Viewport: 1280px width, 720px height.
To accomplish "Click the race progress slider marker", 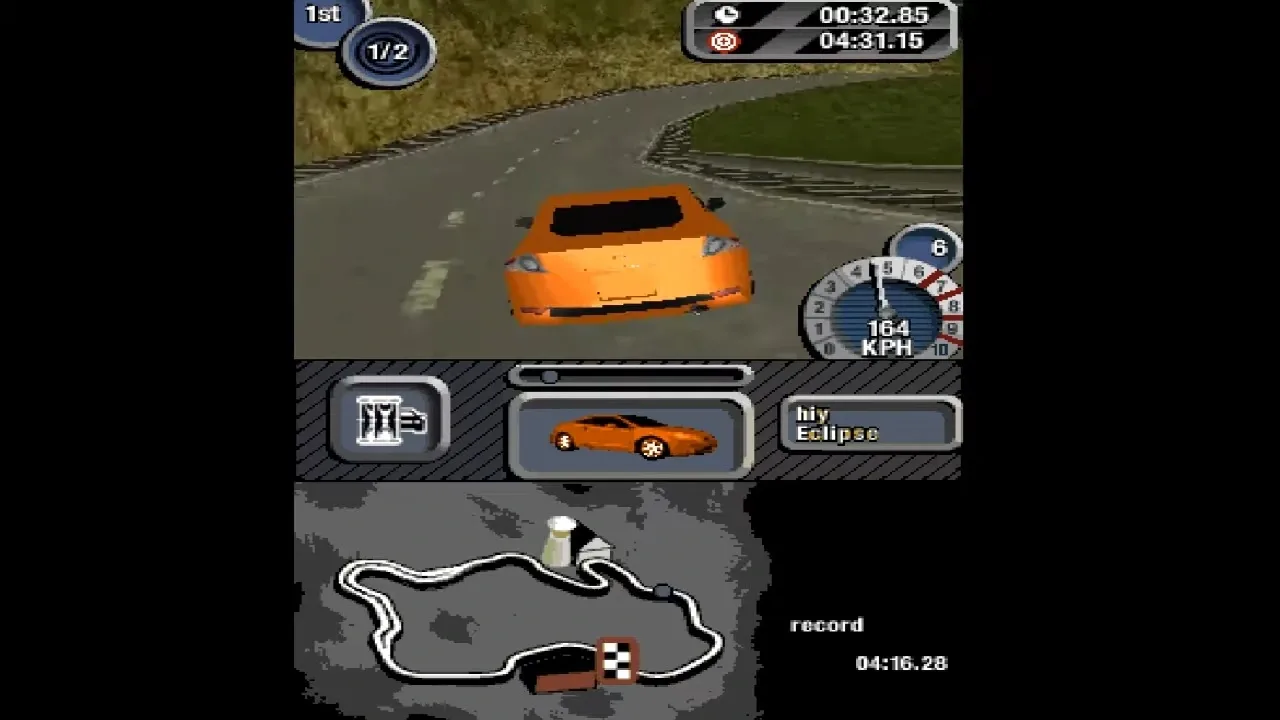I will [x=547, y=376].
